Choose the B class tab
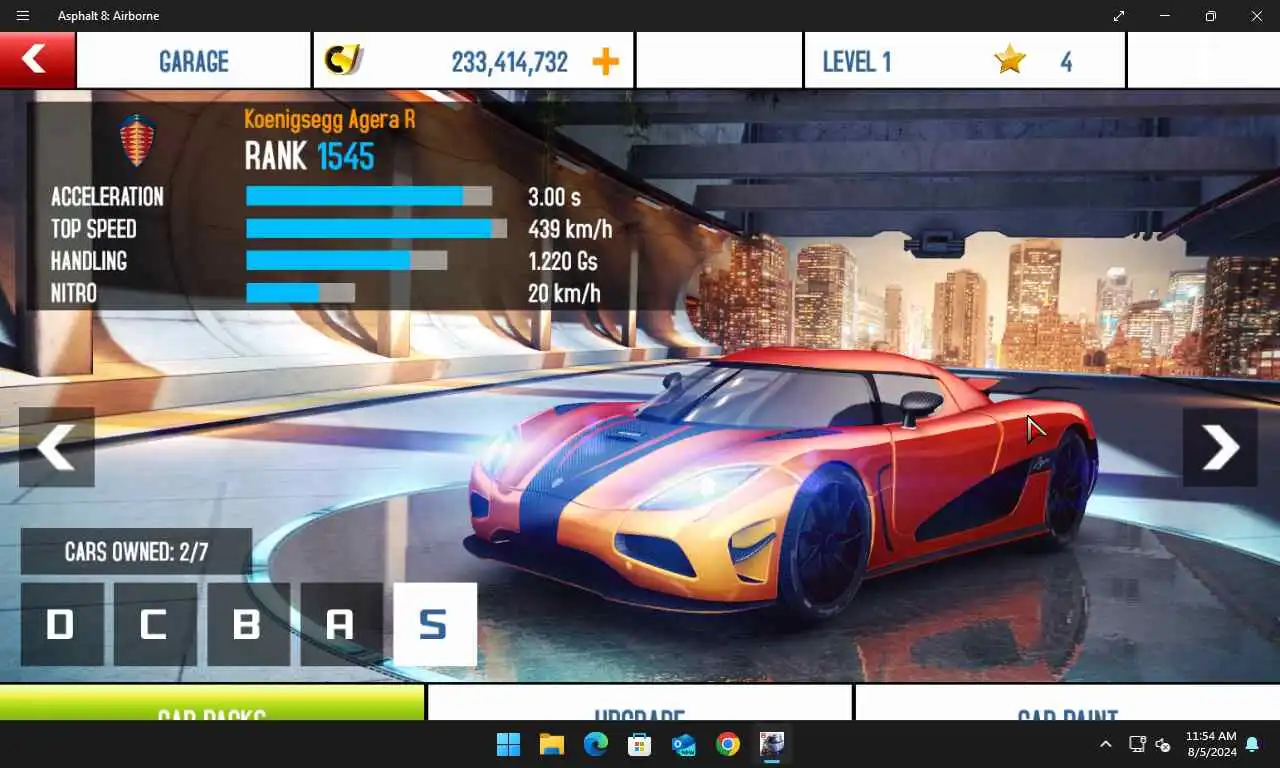 (x=248, y=624)
